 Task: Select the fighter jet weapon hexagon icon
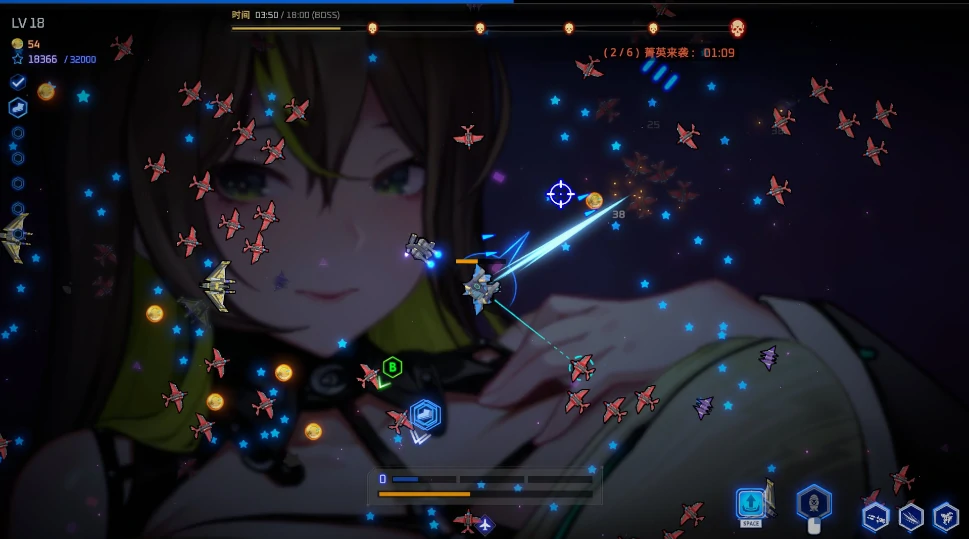pyautogui.click(x=946, y=516)
